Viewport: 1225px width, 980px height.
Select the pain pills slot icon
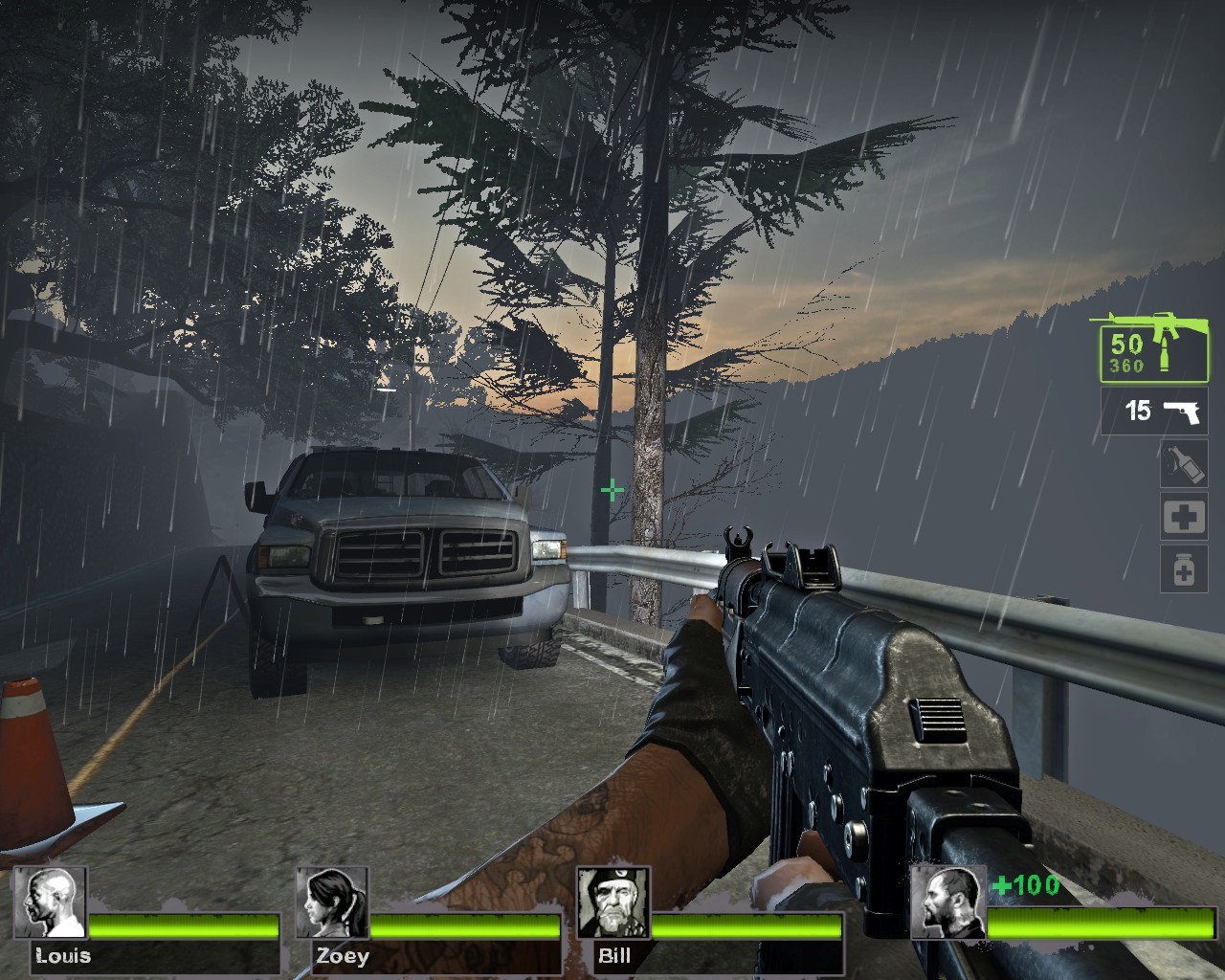[x=1184, y=568]
